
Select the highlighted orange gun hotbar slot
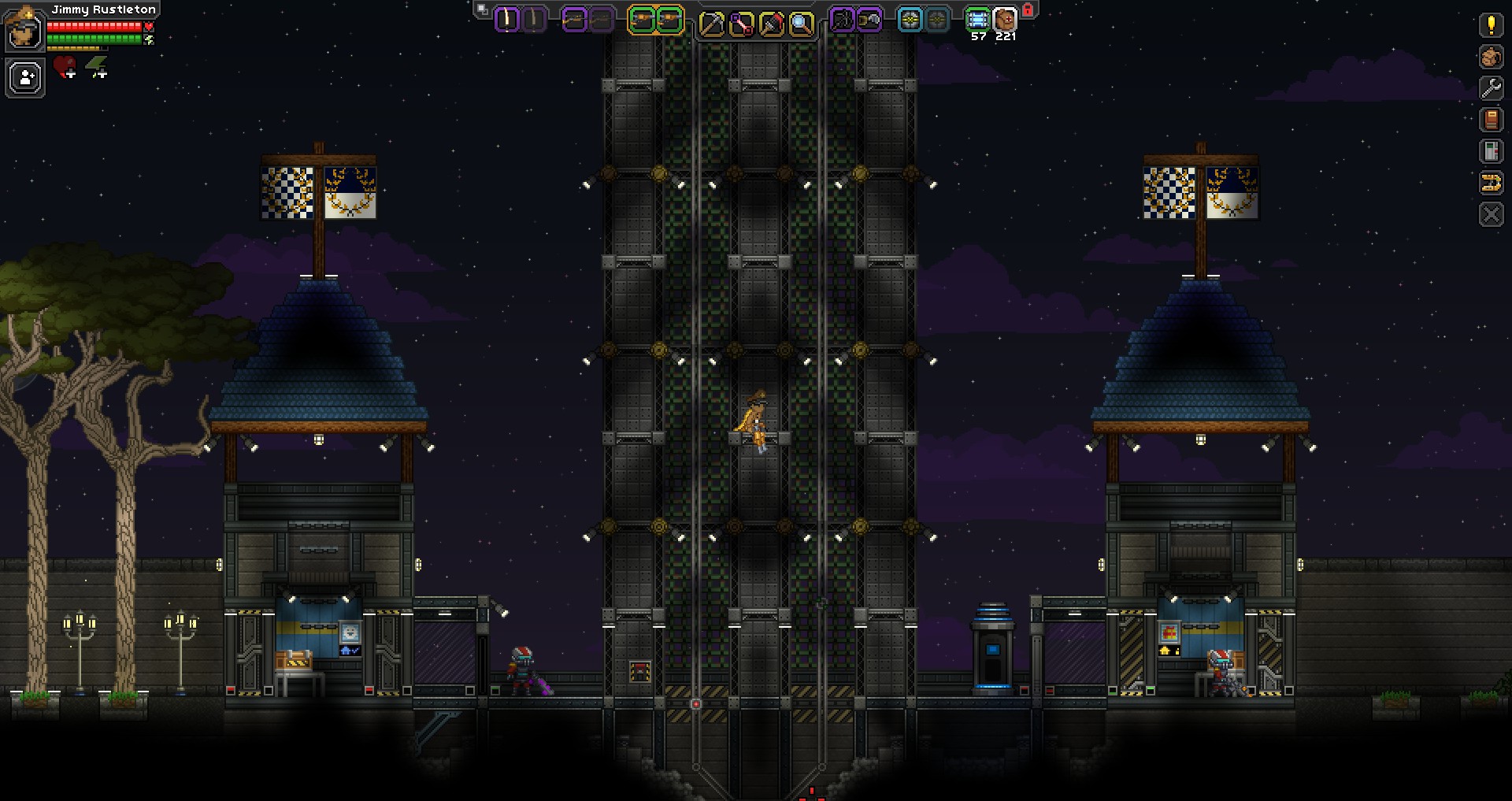click(643, 20)
